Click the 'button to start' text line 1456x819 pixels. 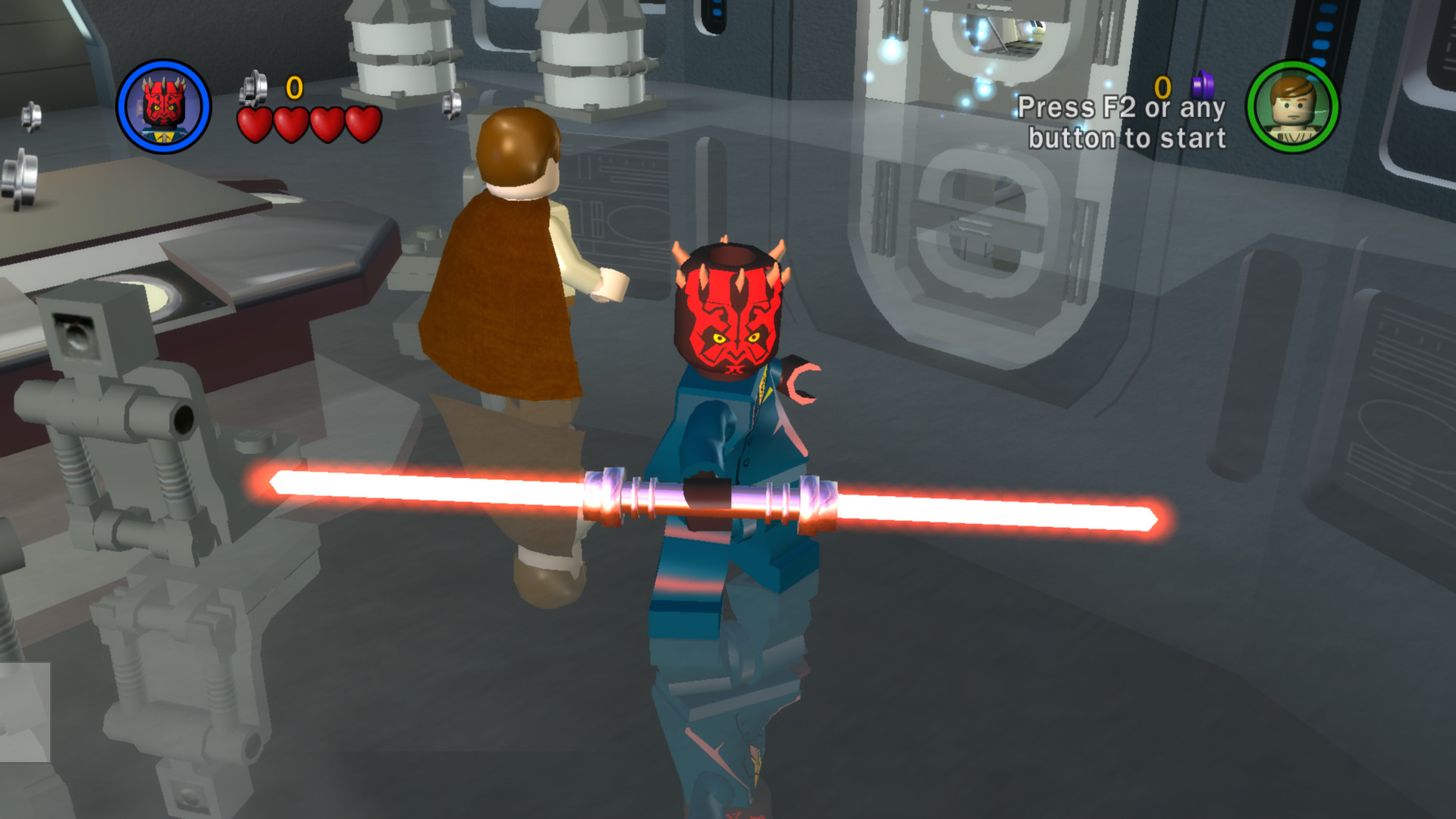coord(1127,138)
